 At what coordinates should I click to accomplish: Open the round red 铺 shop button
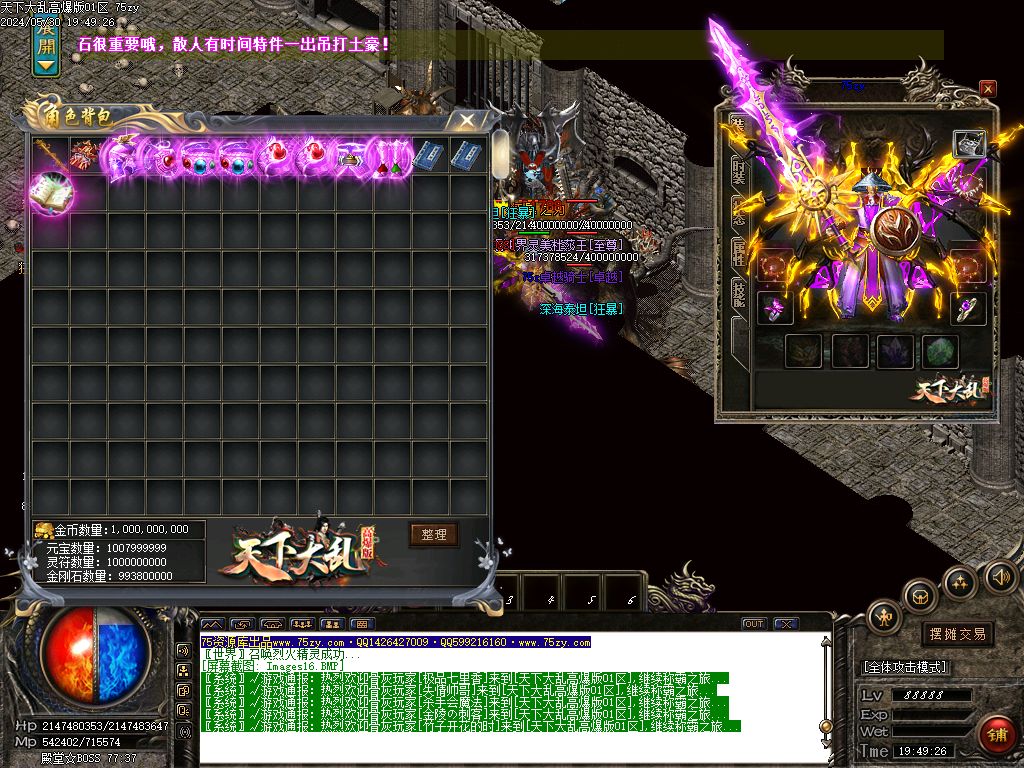tap(997, 734)
